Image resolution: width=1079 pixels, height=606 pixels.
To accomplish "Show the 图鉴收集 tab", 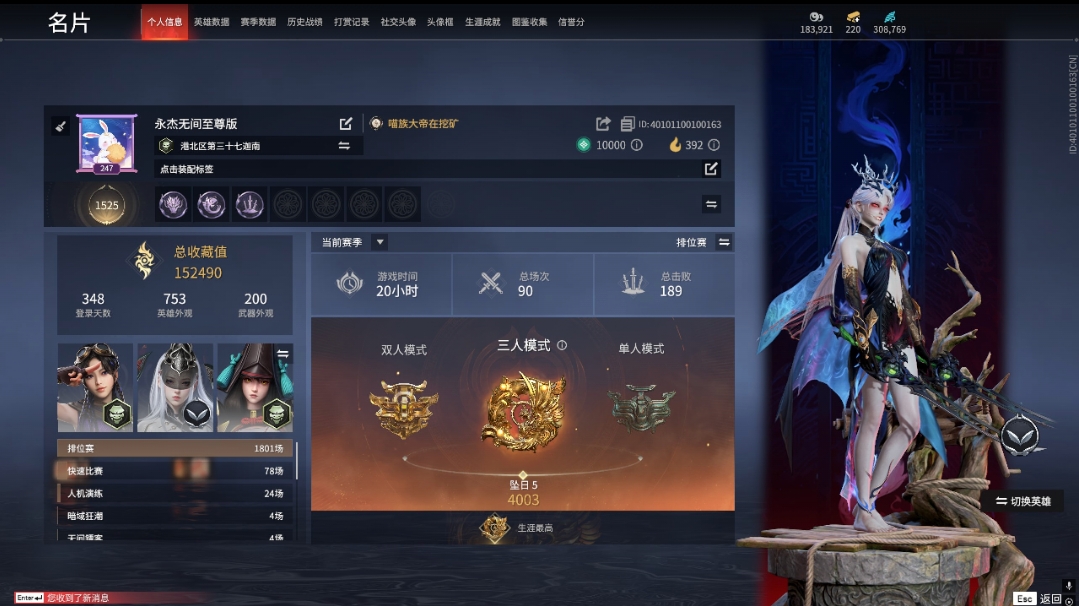I will pos(529,22).
